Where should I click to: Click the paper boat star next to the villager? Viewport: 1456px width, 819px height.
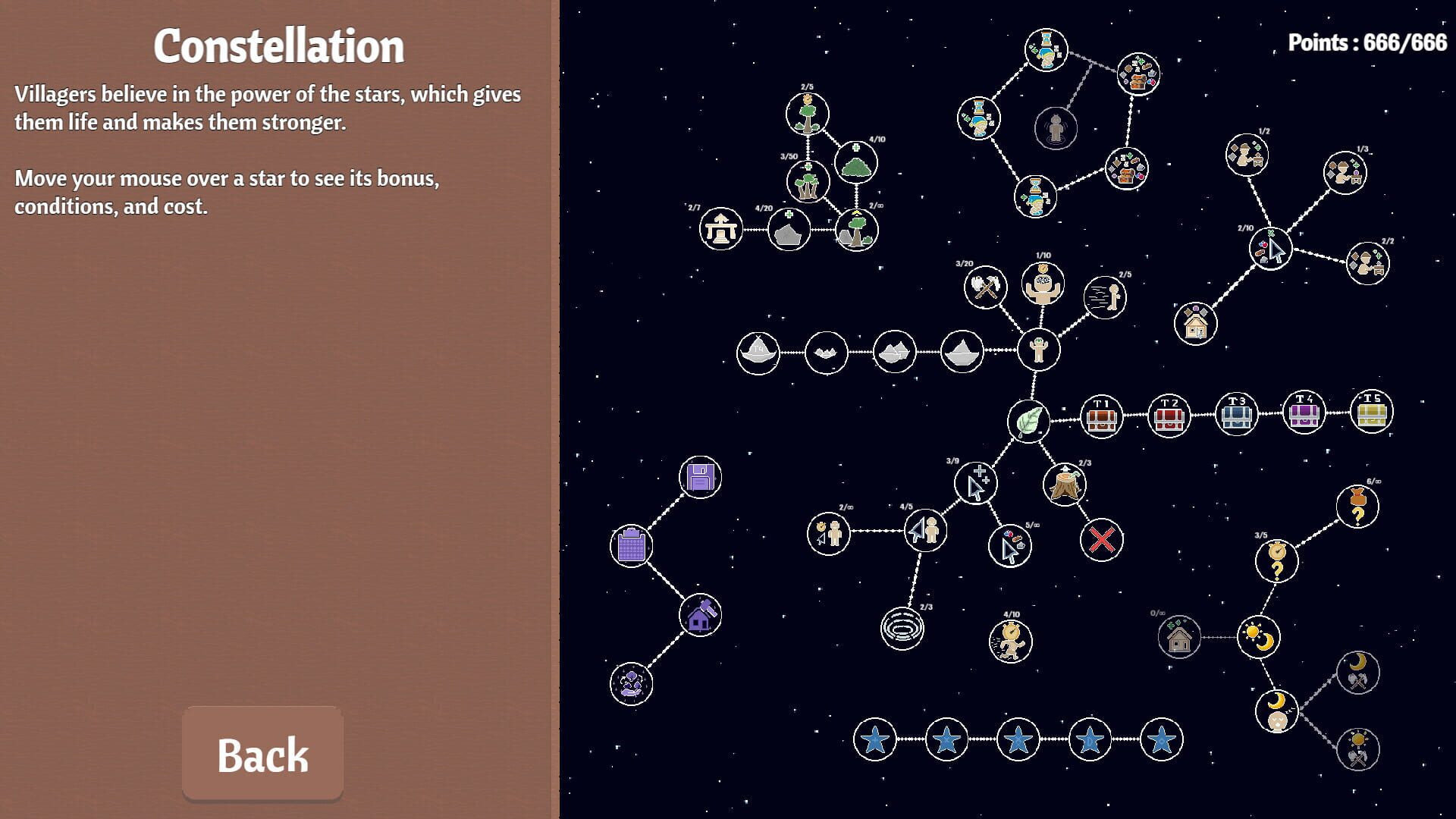pos(963,350)
